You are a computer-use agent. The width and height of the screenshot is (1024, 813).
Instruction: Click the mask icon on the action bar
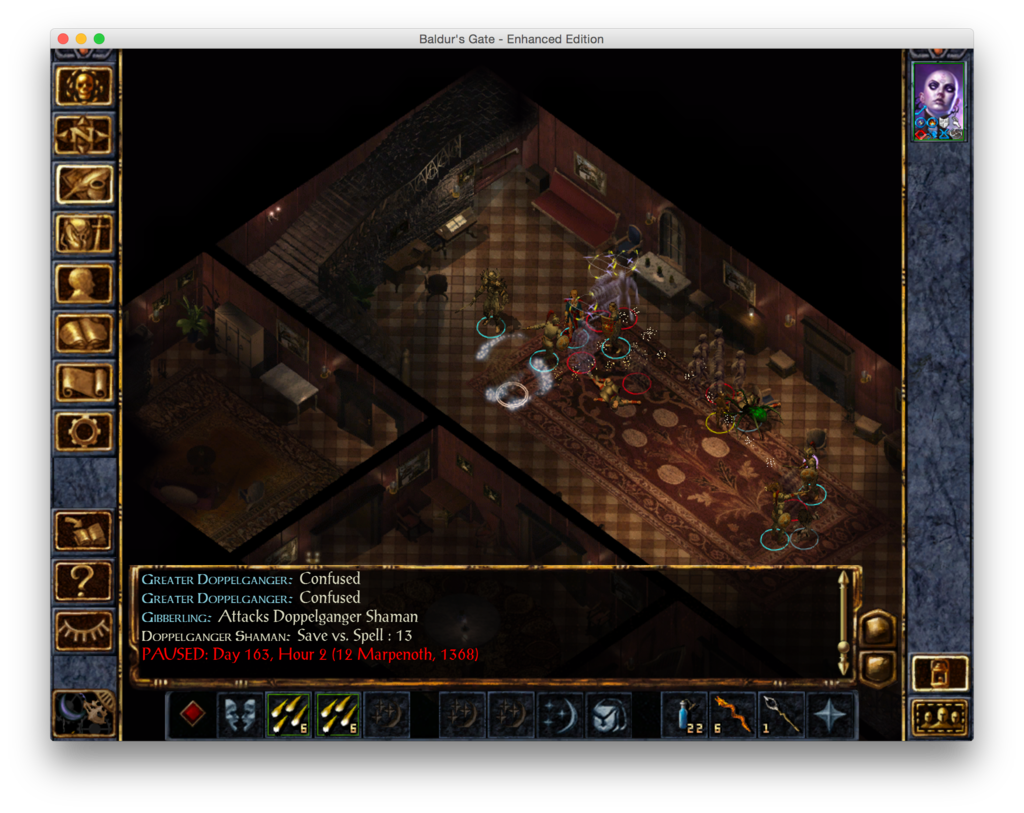click(240, 715)
